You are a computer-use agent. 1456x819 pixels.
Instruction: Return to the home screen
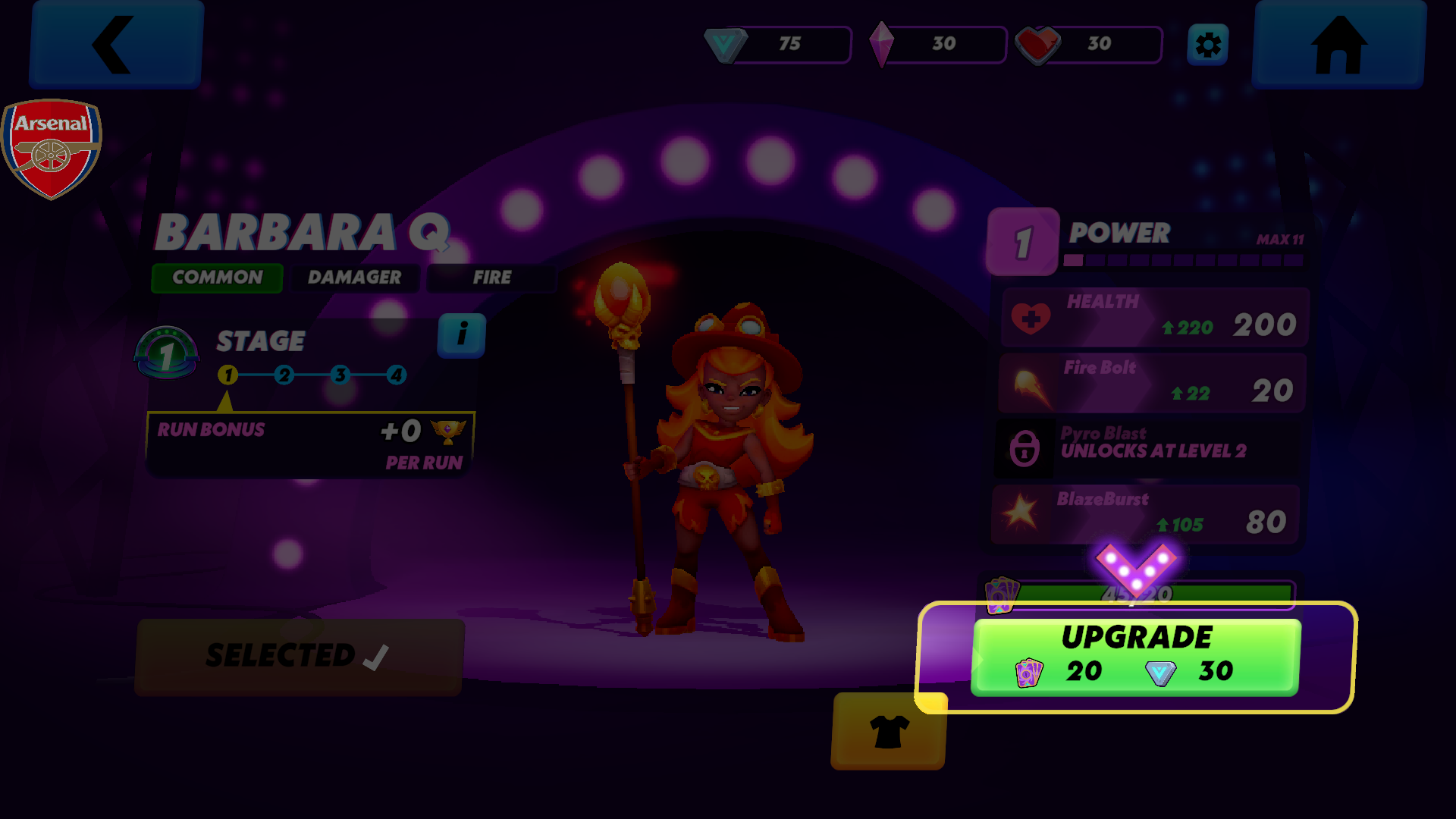pos(1339,45)
